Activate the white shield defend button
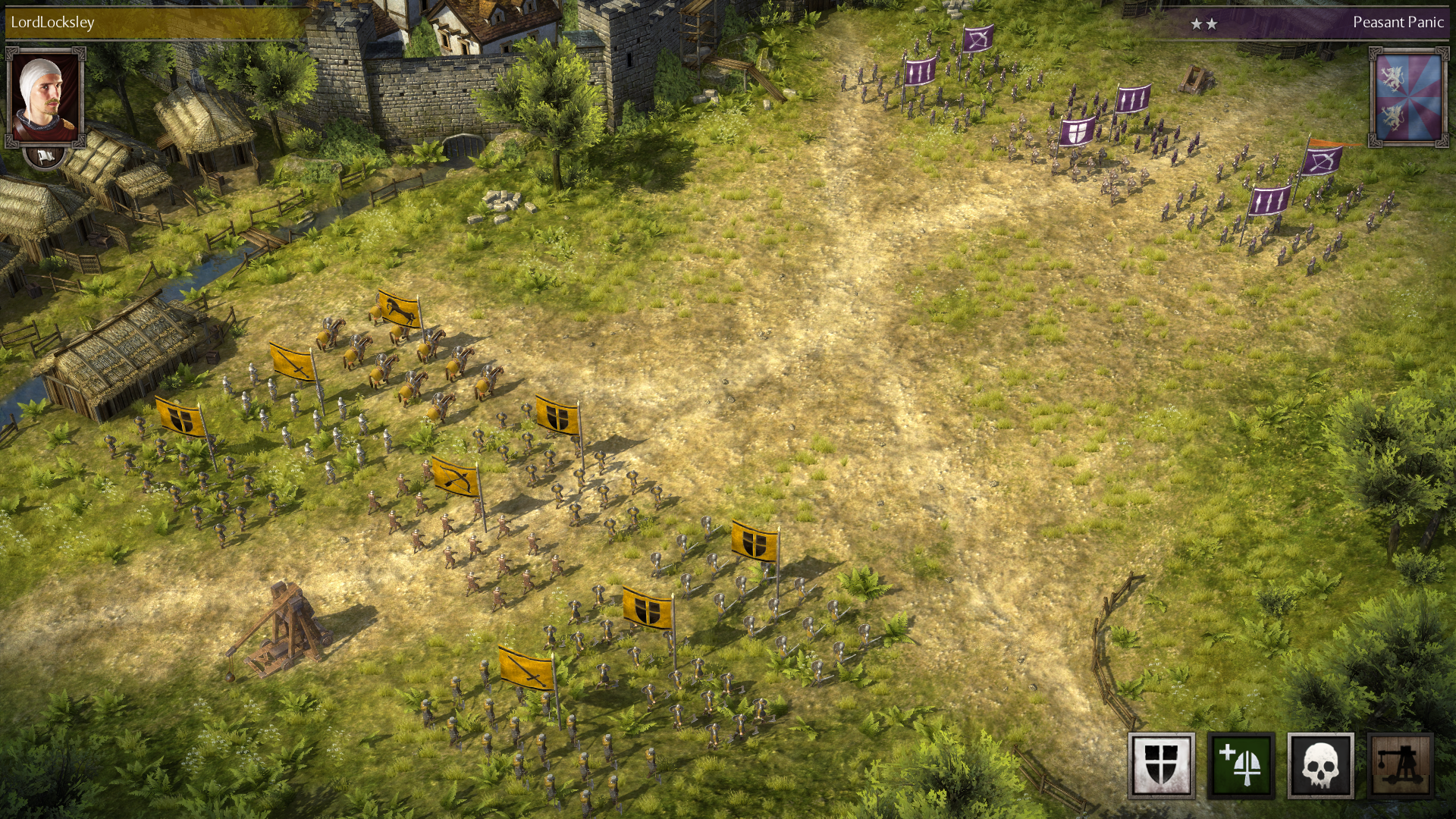The width and height of the screenshot is (1456, 819). pyautogui.click(x=1161, y=765)
